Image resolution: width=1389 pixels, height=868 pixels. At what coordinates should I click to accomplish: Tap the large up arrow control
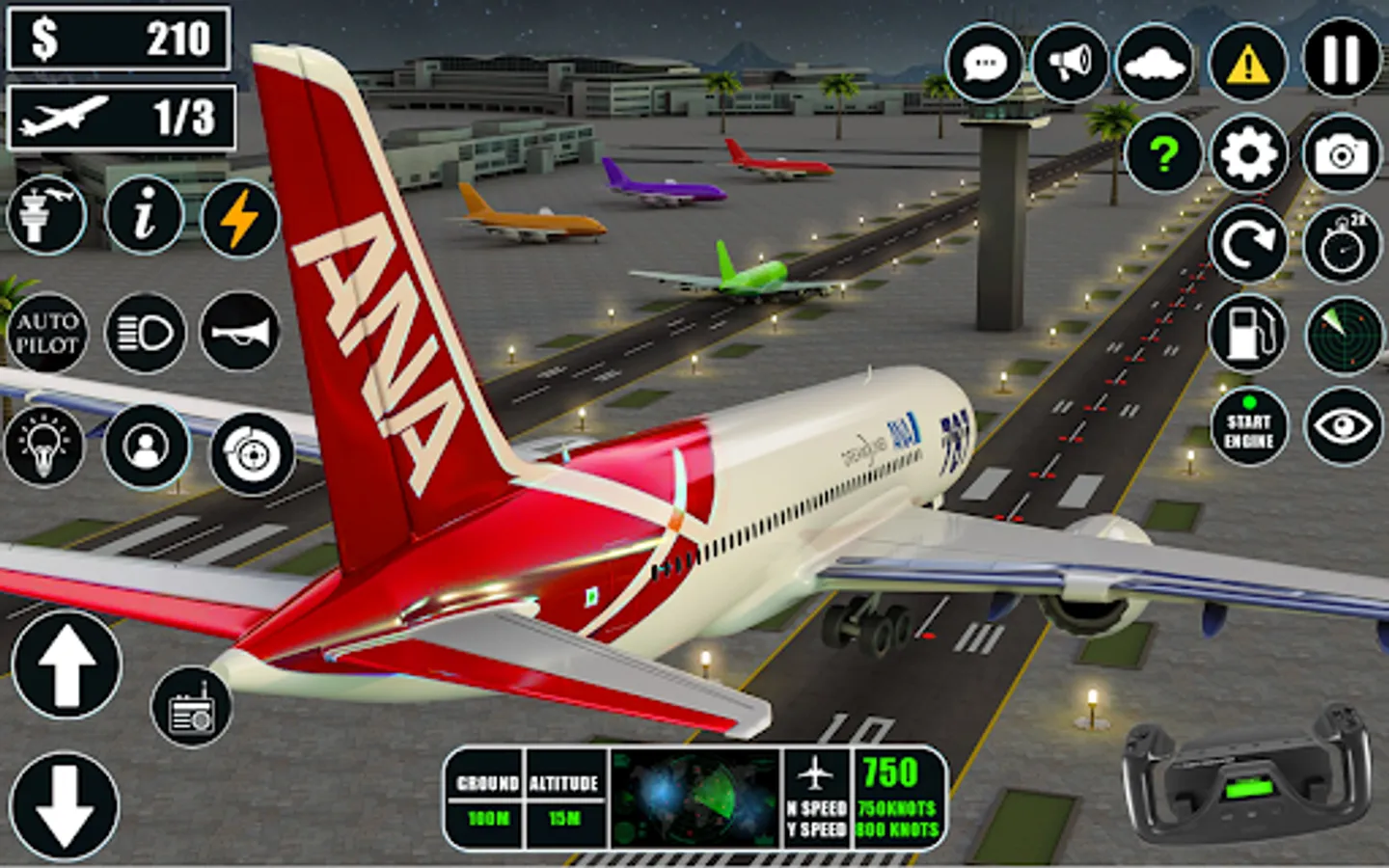click(66, 665)
